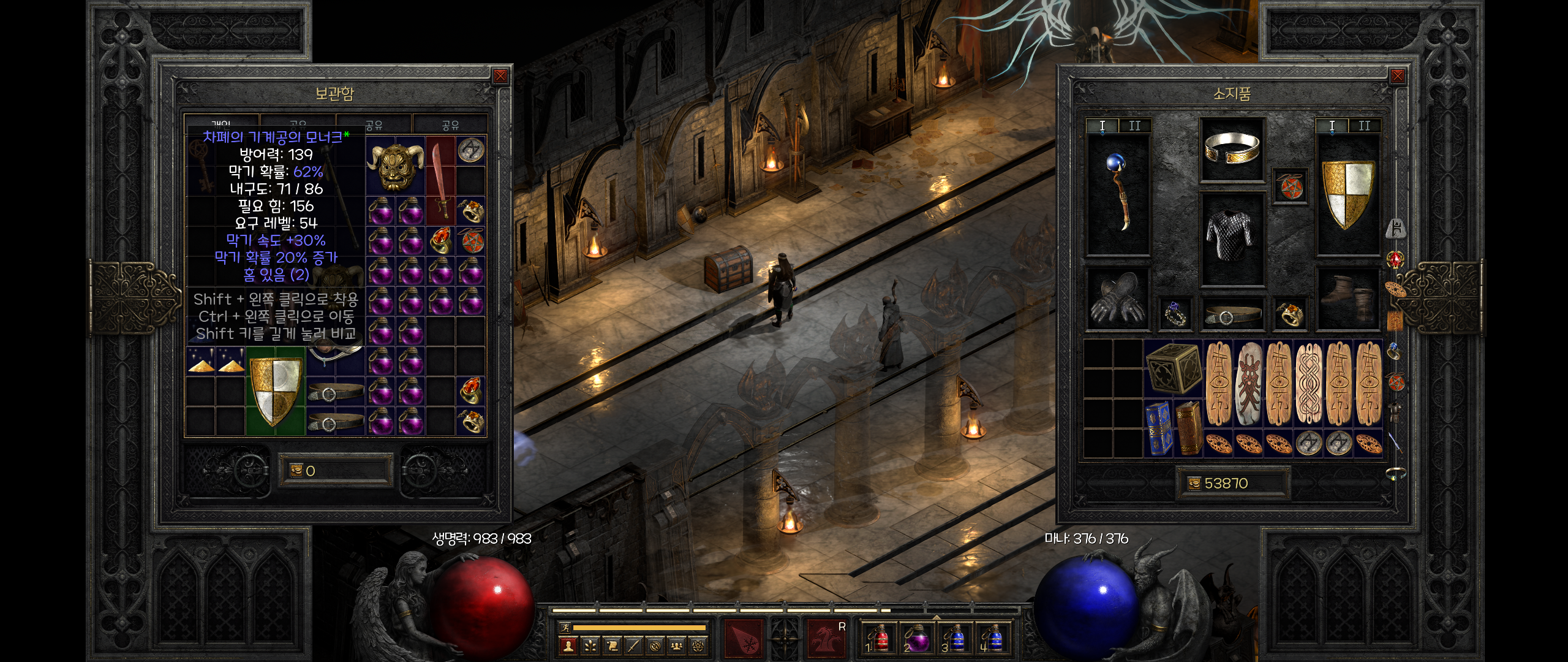This screenshot has height=662, width=1568.
Task: Select the equipped body armor slot
Action: pyautogui.click(x=1232, y=239)
